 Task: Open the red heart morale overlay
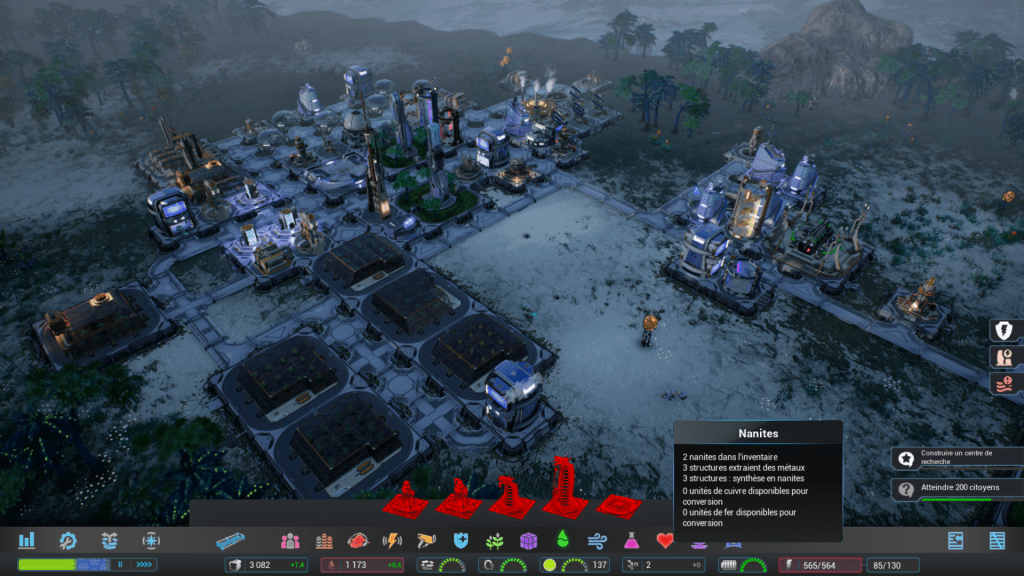tap(665, 541)
